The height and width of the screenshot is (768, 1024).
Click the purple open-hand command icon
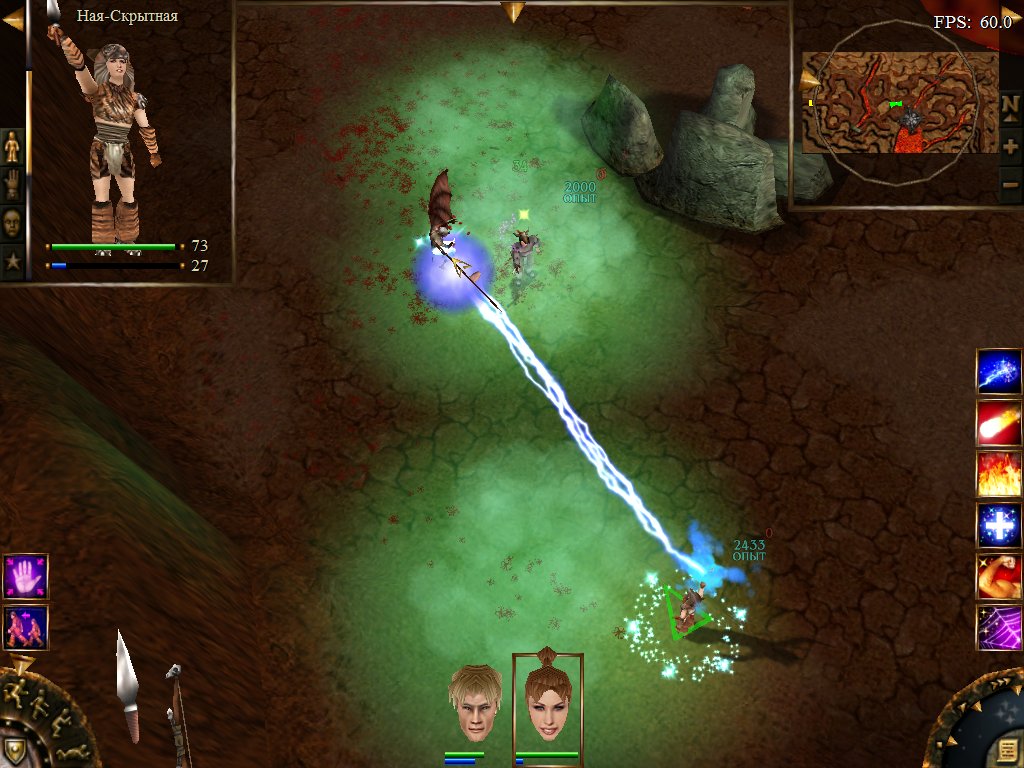click(25, 576)
